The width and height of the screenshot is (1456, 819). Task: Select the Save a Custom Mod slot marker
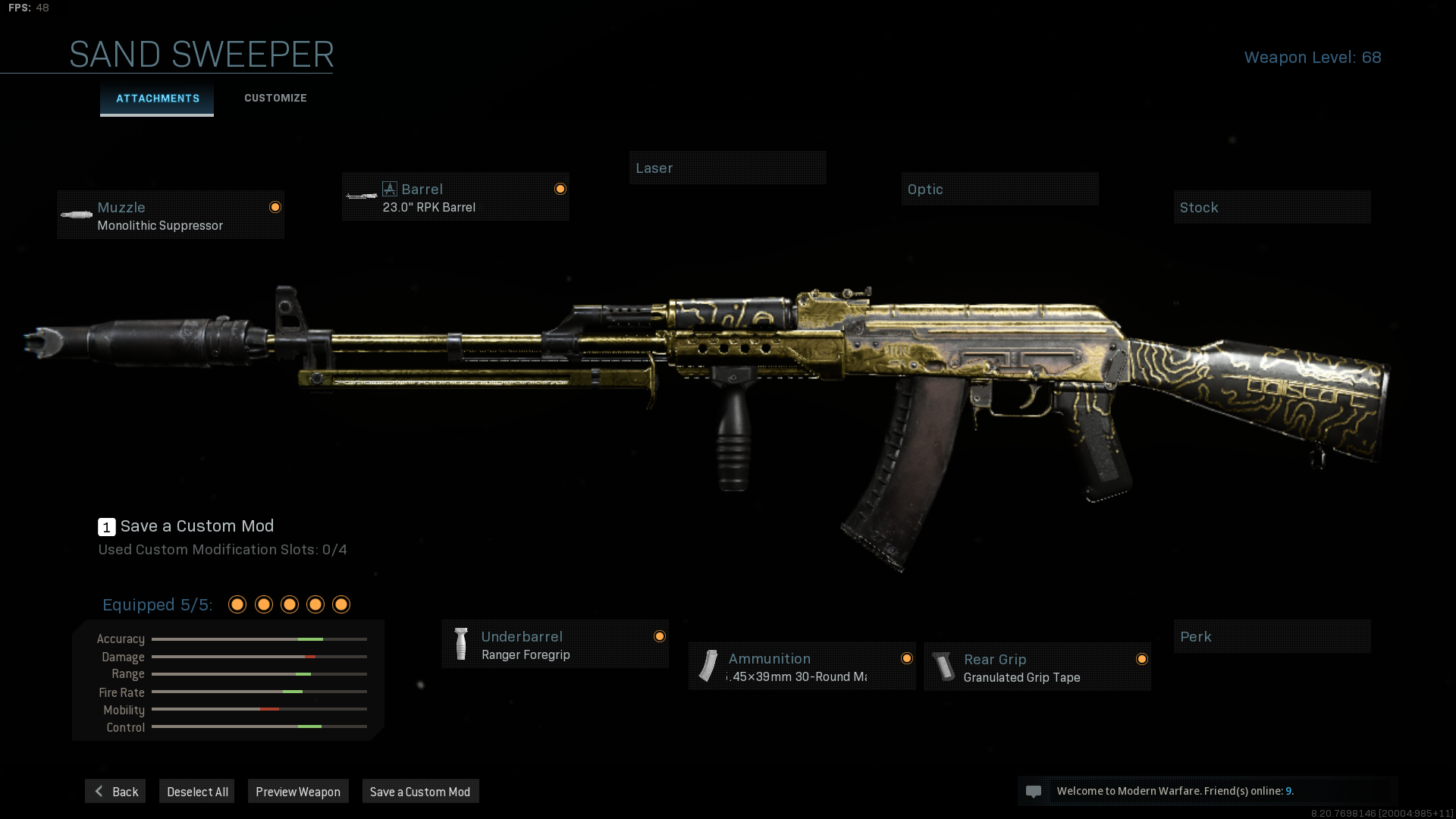(107, 526)
